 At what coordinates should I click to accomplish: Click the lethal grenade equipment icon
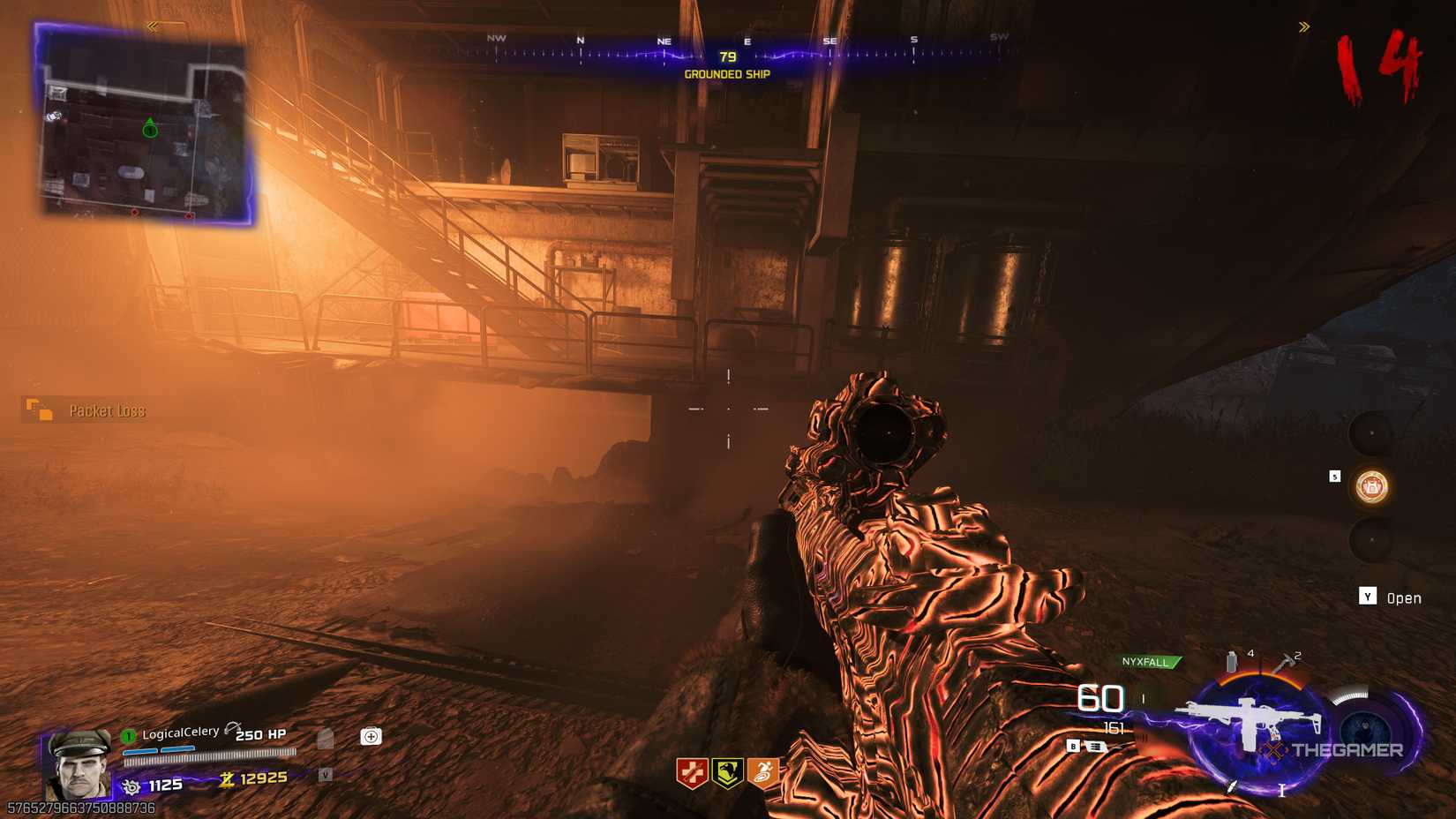coord(1231,661)
